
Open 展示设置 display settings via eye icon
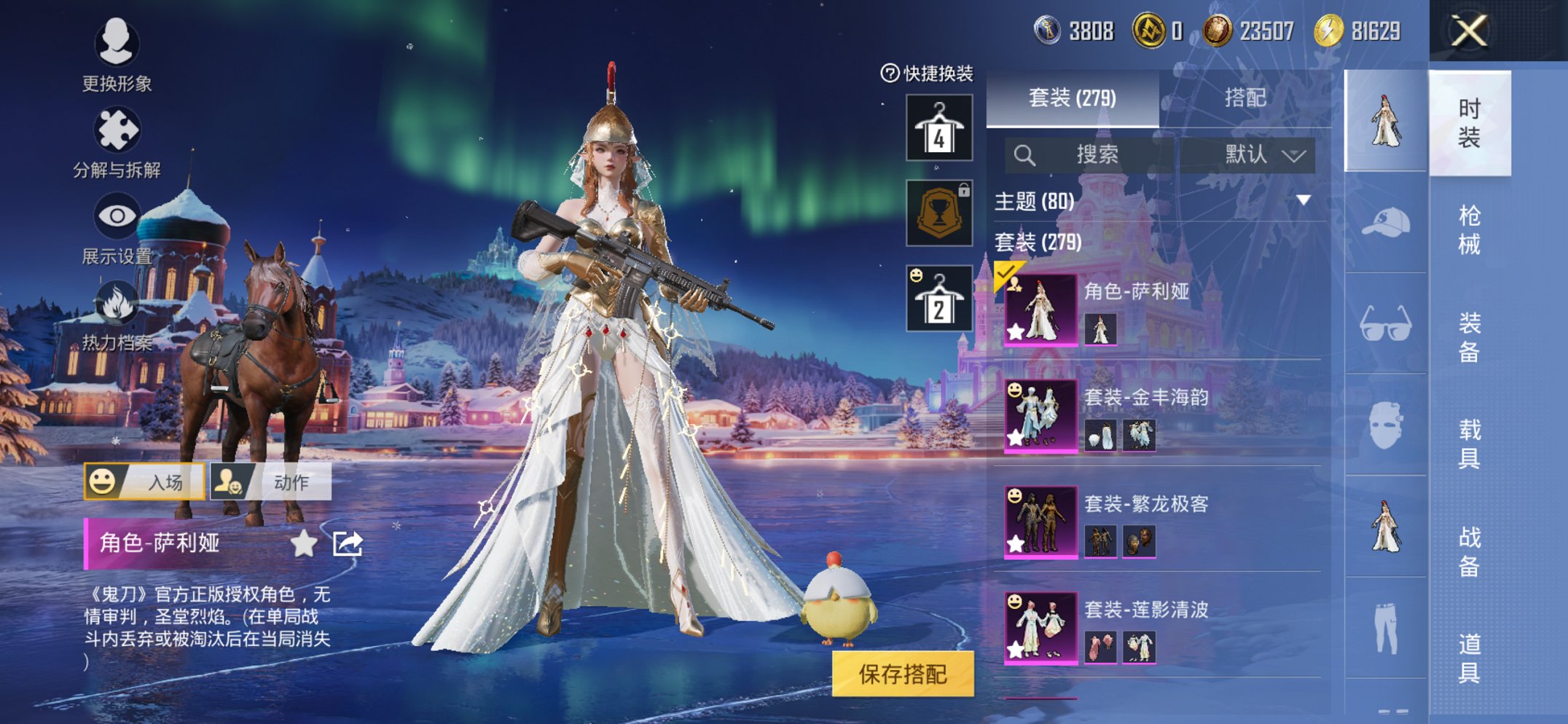tap(117, 217)
